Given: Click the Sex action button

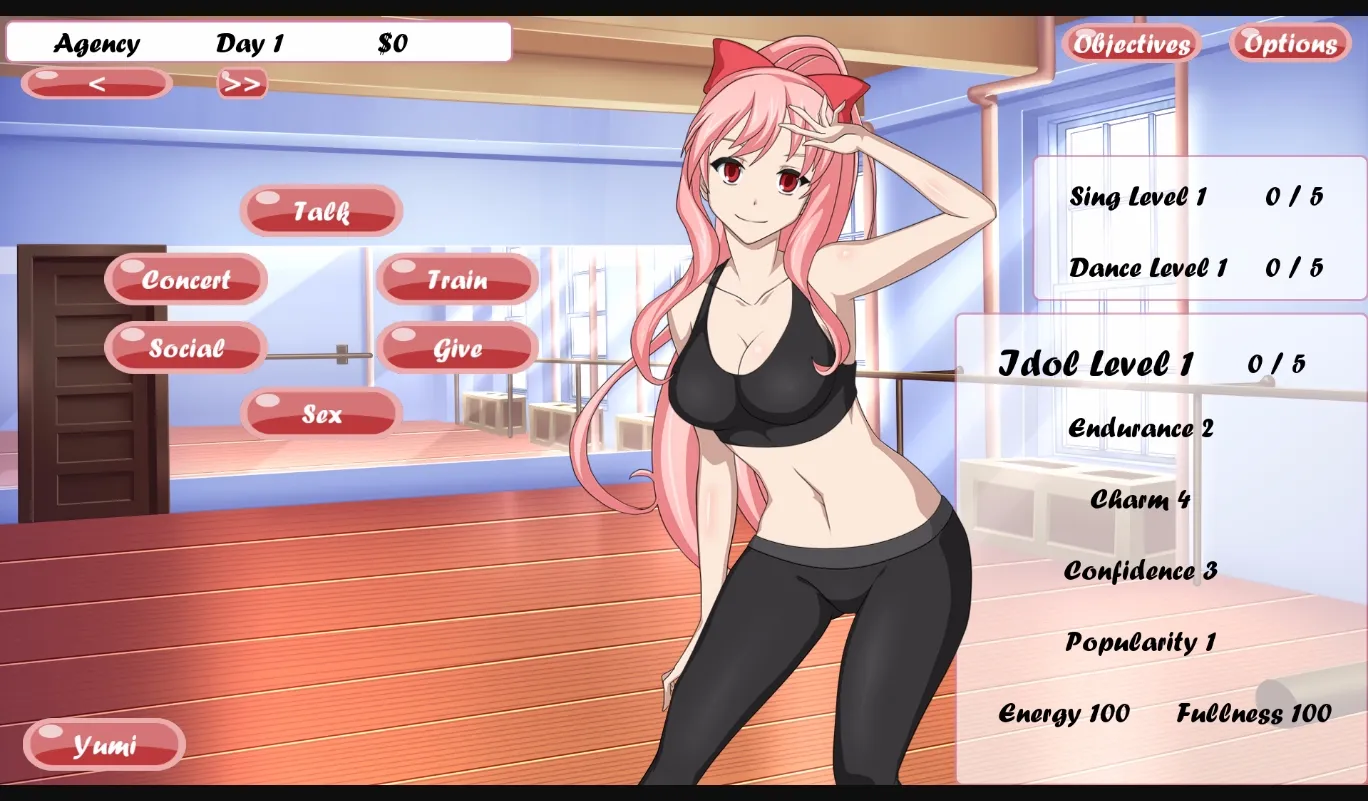Looking at the screenshot, I should (320, 413).
